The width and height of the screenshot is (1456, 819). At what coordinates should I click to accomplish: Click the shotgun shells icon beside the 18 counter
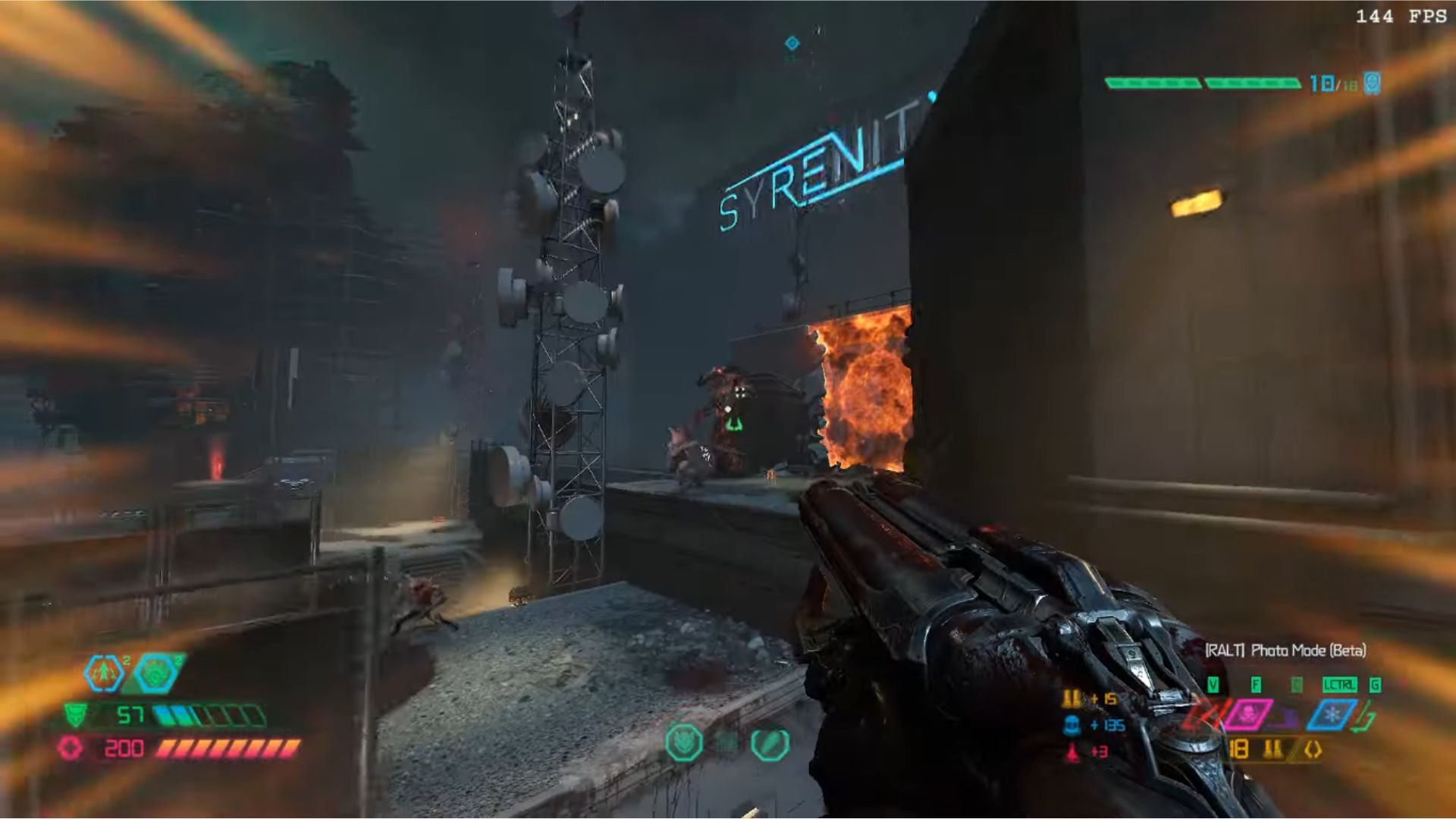(1272, 749)
